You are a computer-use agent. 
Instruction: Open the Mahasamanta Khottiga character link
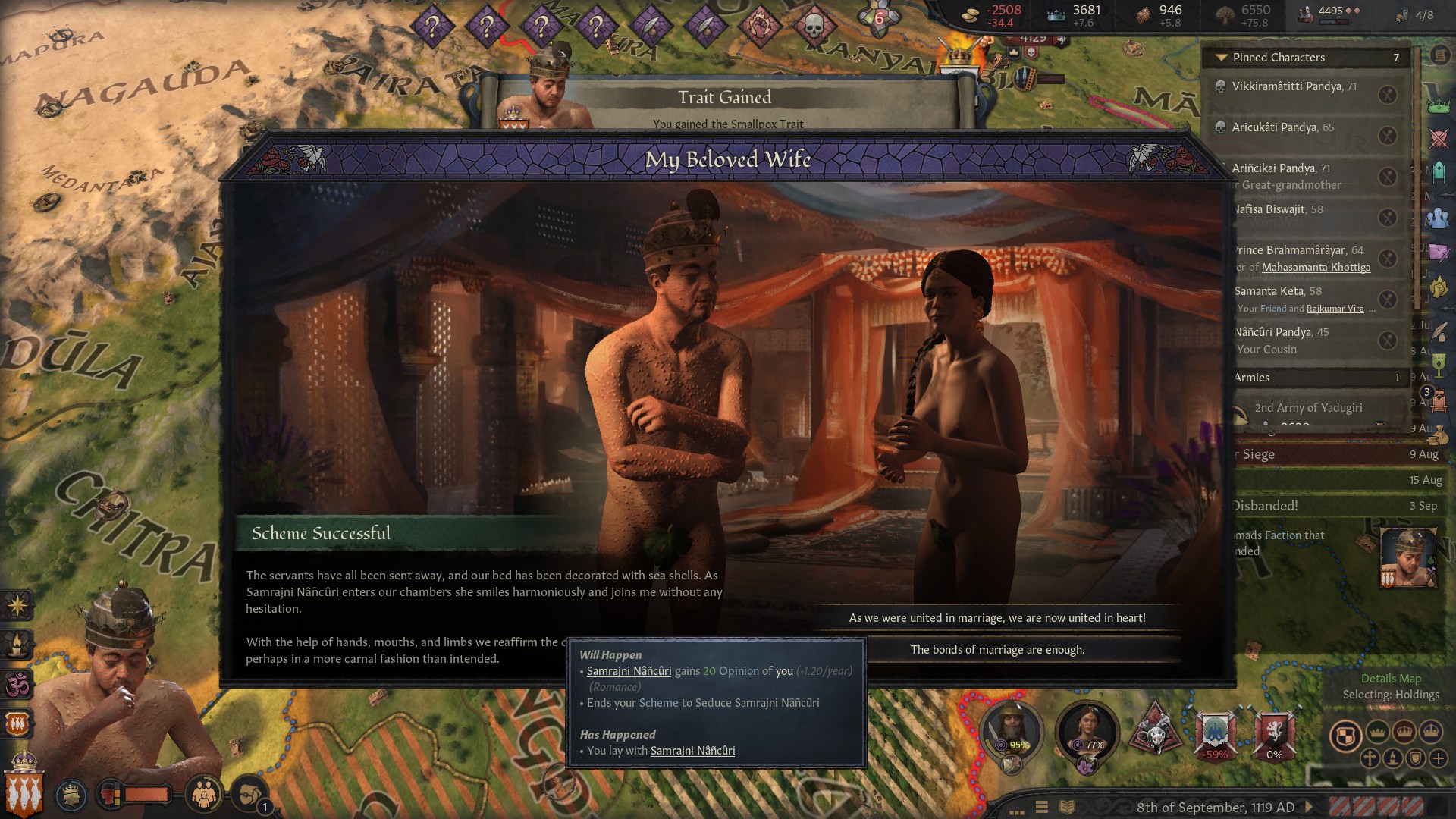coord(1316,268)
